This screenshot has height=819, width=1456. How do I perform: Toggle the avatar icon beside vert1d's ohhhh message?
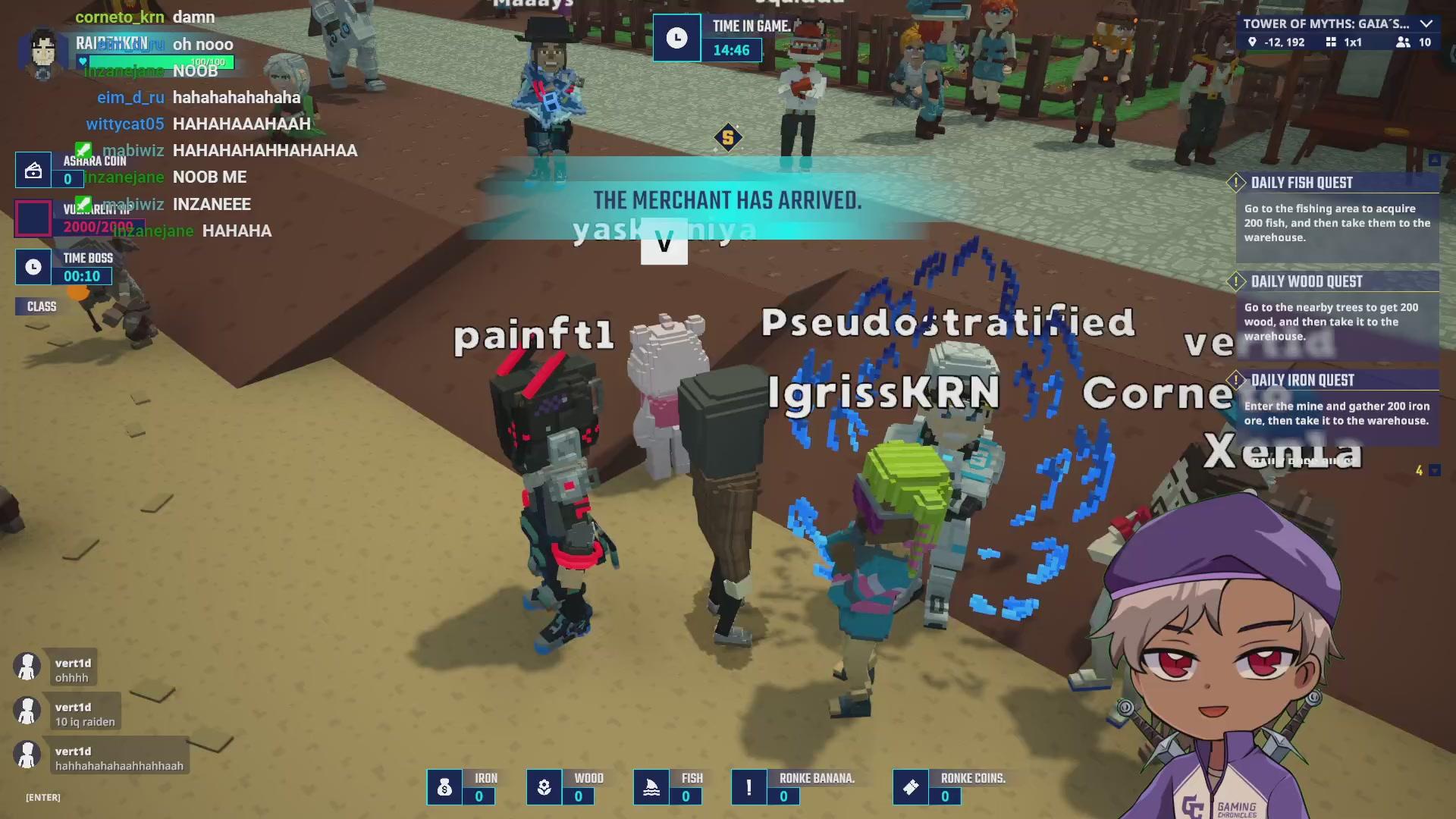27,666
